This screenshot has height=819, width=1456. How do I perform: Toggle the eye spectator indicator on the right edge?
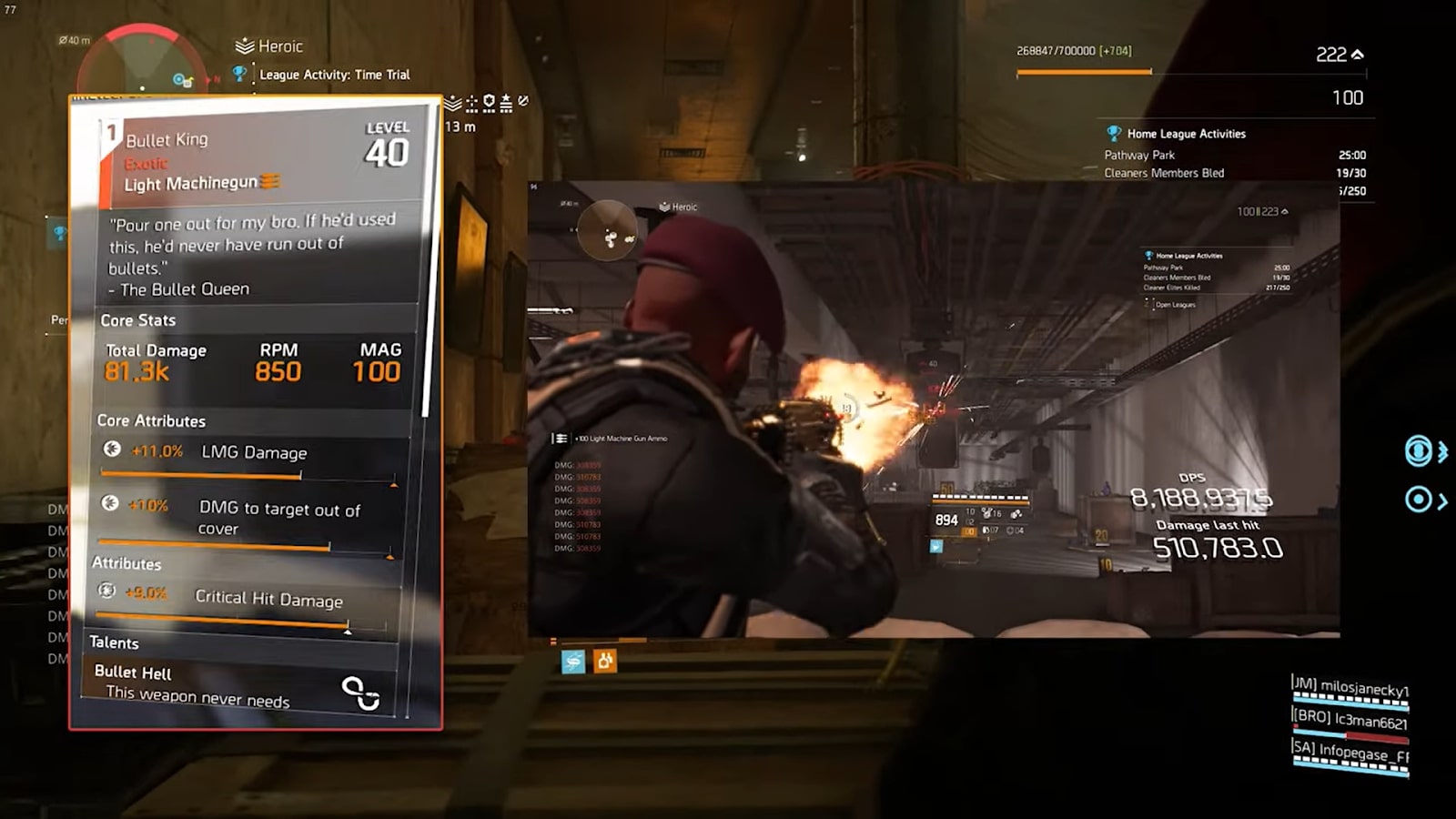click(x=1418, y=450)
